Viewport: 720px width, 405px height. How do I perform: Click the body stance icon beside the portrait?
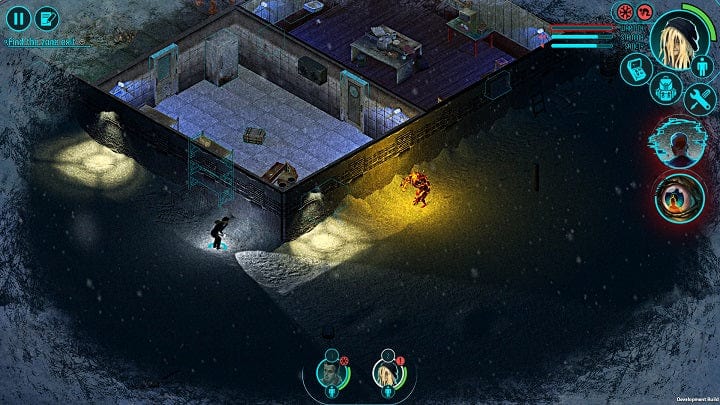click(702, 66)
